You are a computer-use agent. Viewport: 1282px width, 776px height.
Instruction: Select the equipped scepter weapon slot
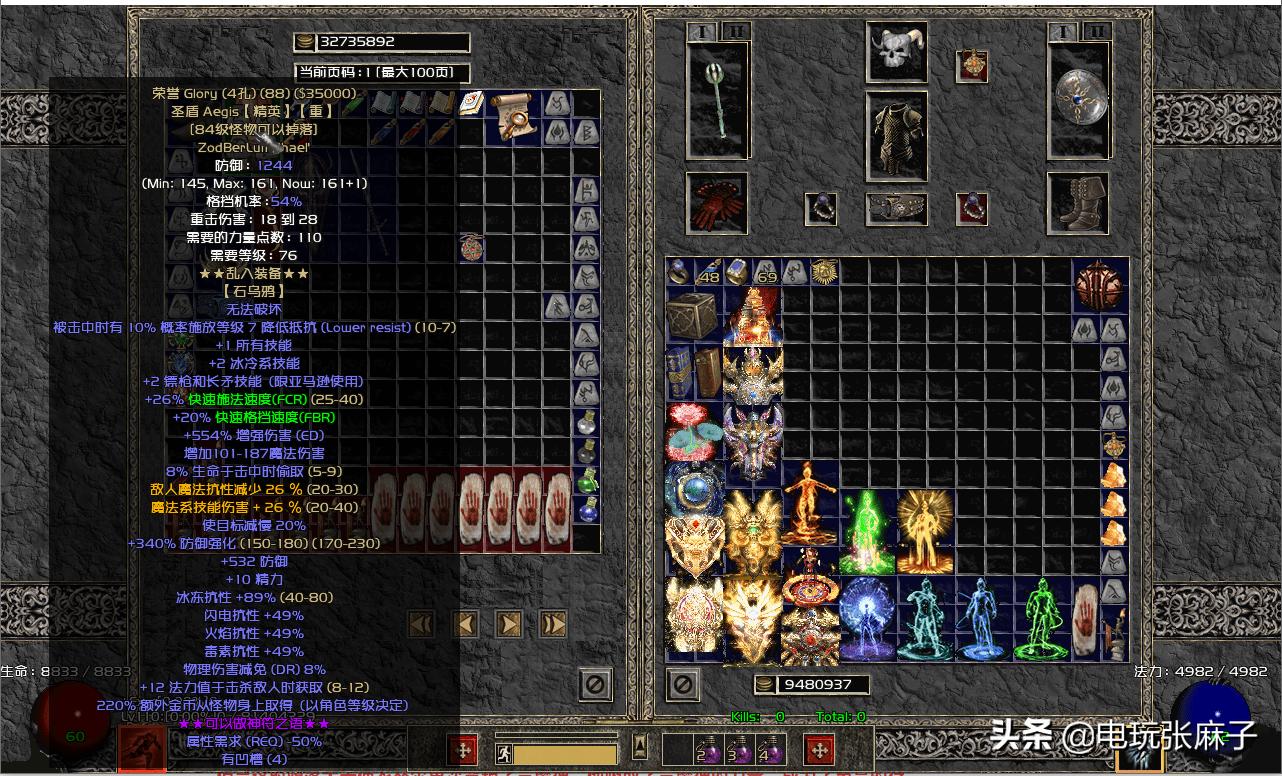[x=717, y=100]
